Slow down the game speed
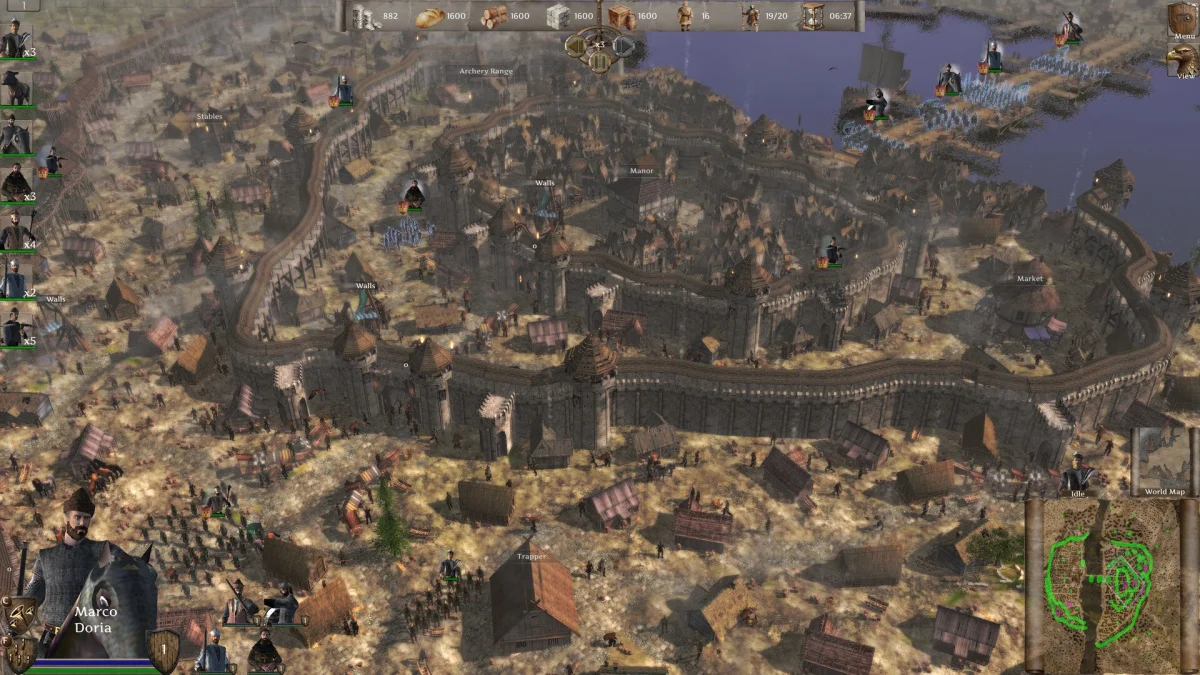This screenshot has height=675, width=1200. click(575, 45)
